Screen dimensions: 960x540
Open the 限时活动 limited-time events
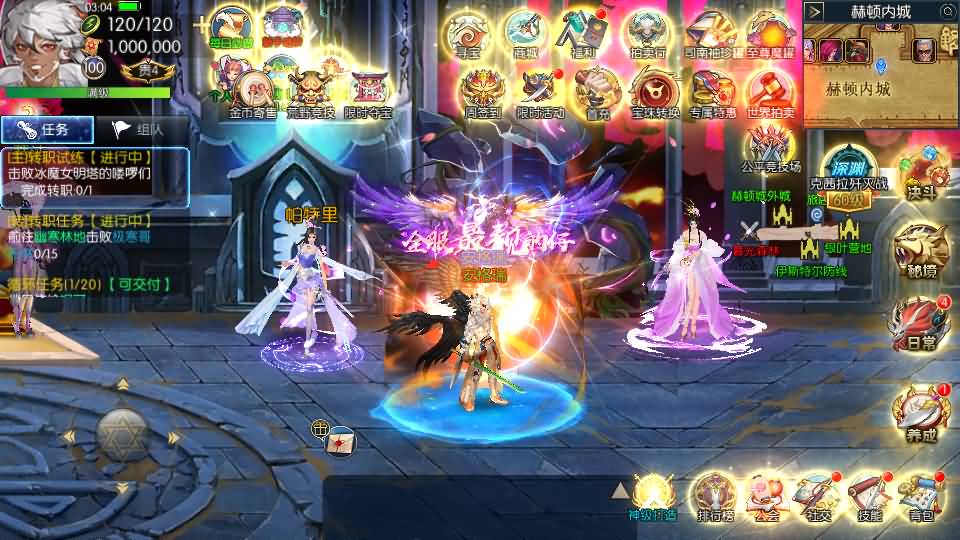540,92
